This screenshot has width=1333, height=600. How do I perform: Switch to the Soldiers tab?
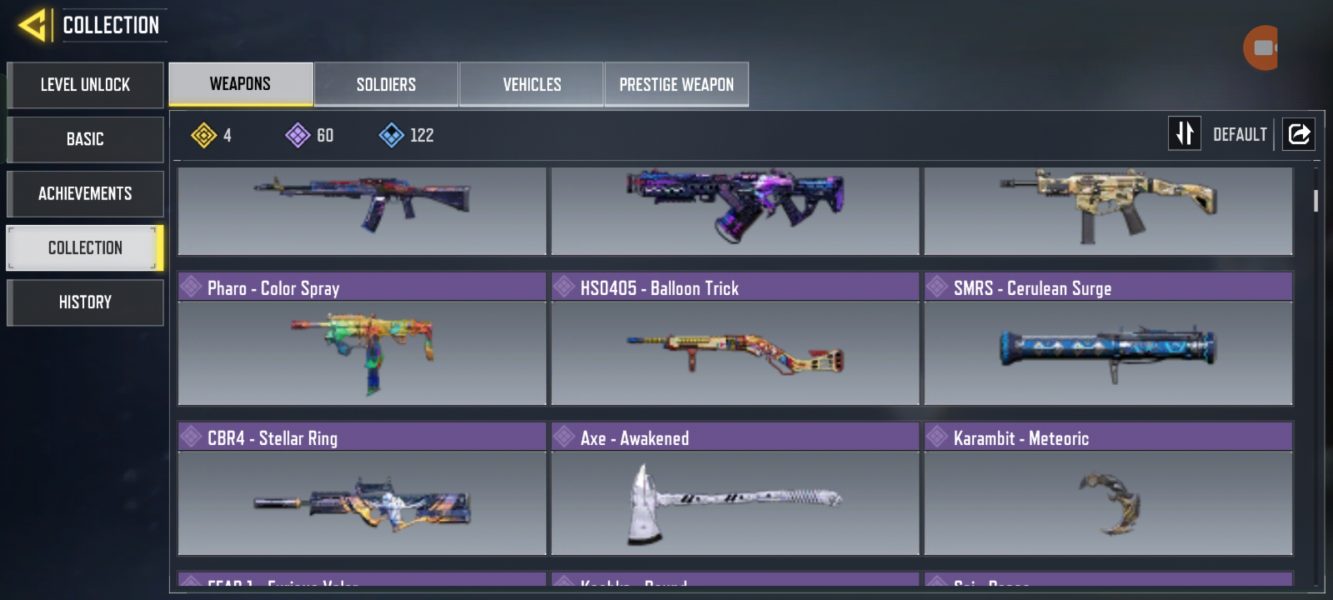(x=386, y=85)
